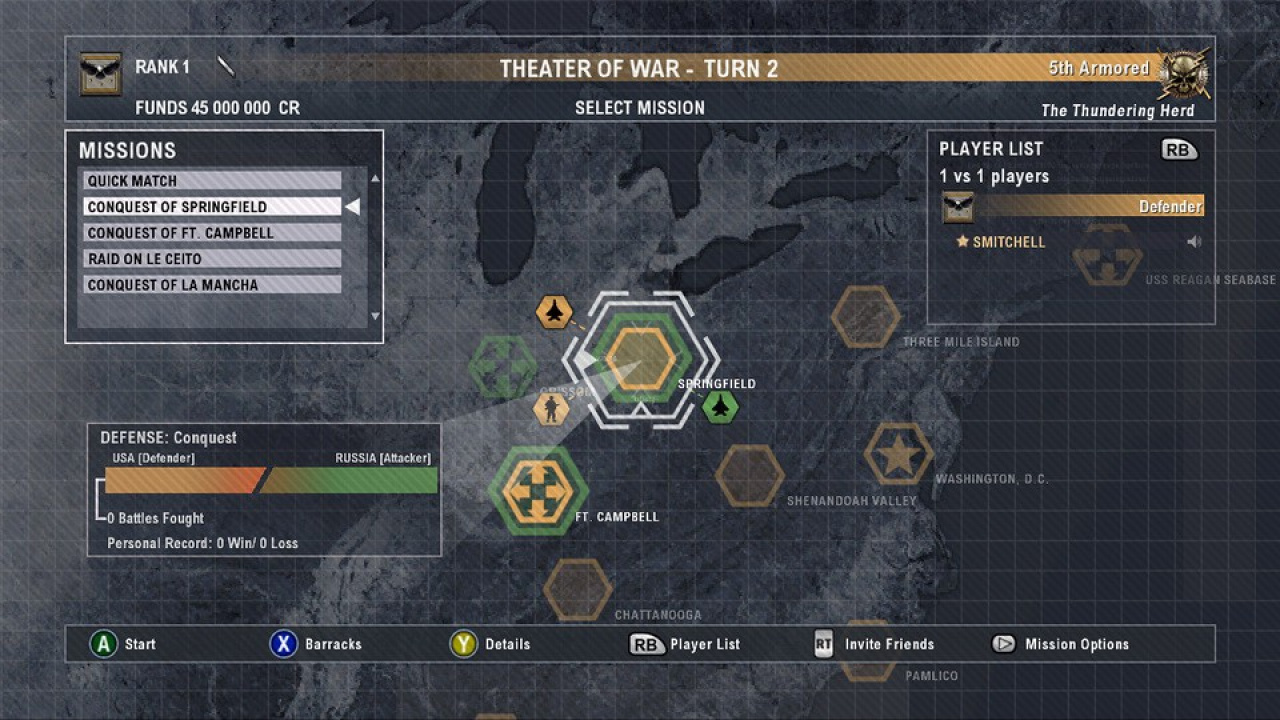Screen dimensions: 1280x720
Task: Select the Springfield hexagon on the map
Action: point(640,358)
